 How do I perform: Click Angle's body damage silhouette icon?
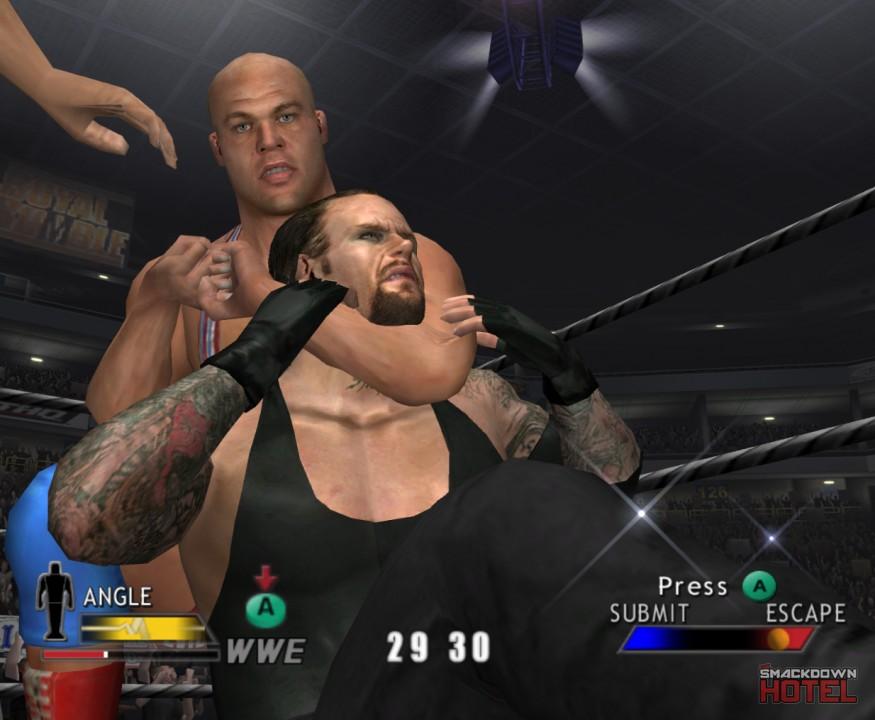55,601
